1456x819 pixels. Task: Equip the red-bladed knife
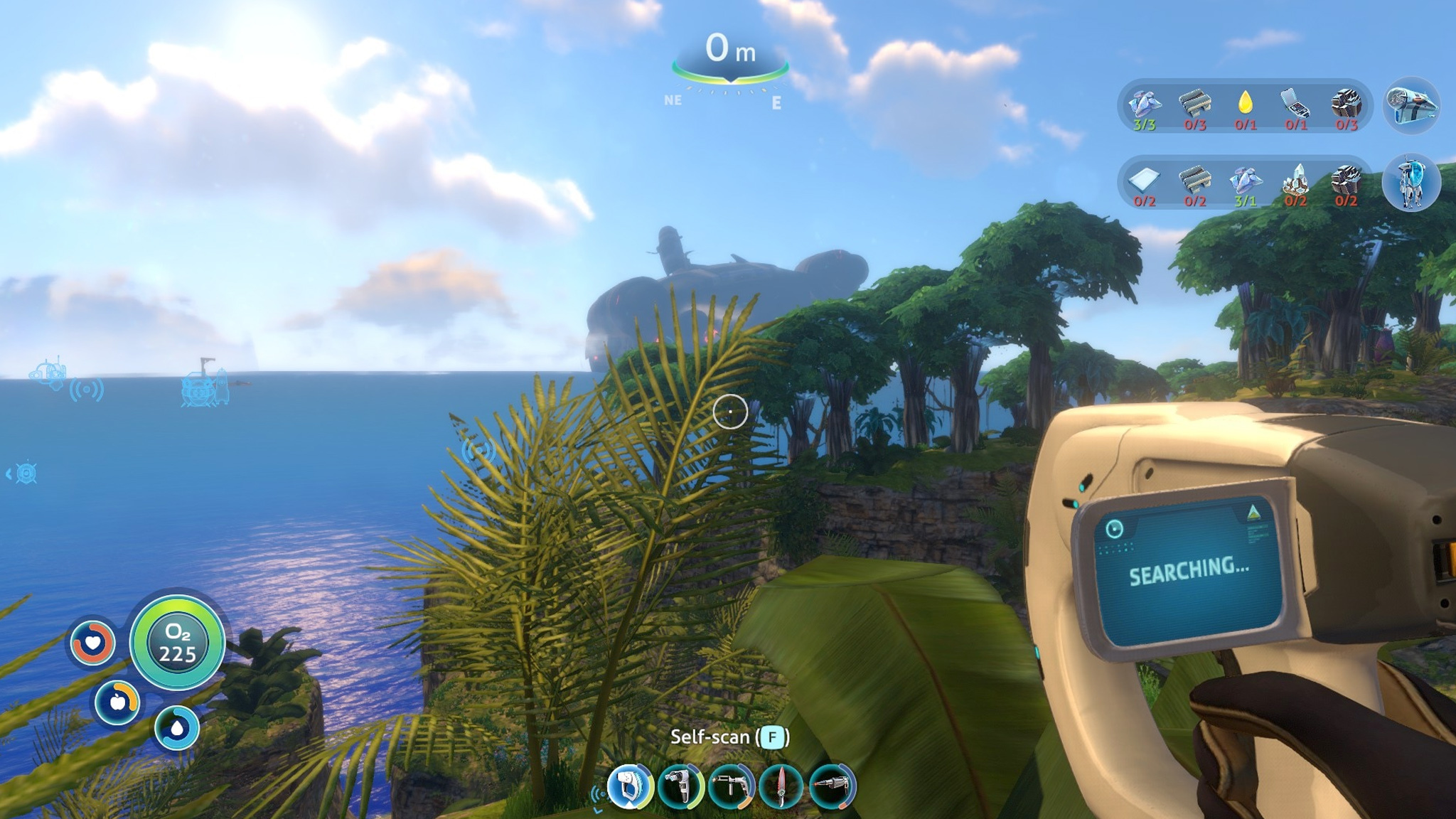click(781, 787)
